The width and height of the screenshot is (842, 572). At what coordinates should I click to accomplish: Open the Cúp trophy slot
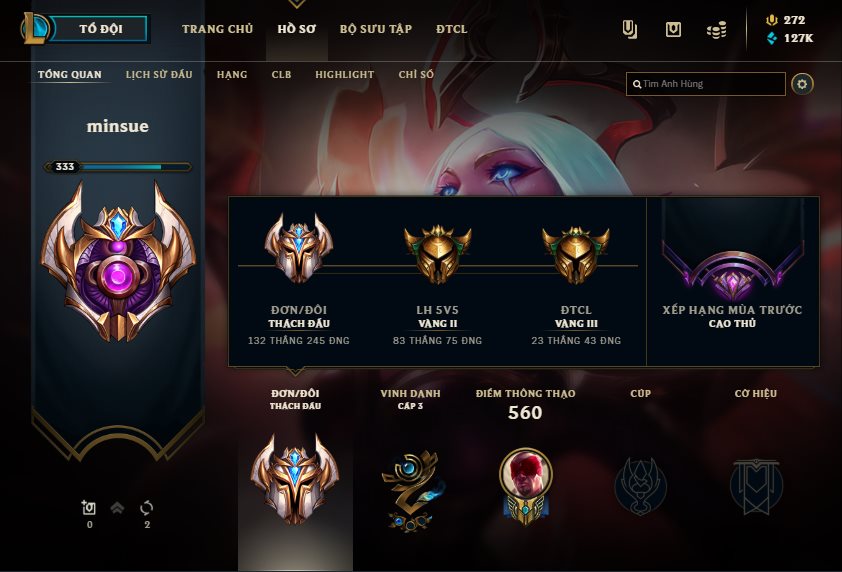640,485
